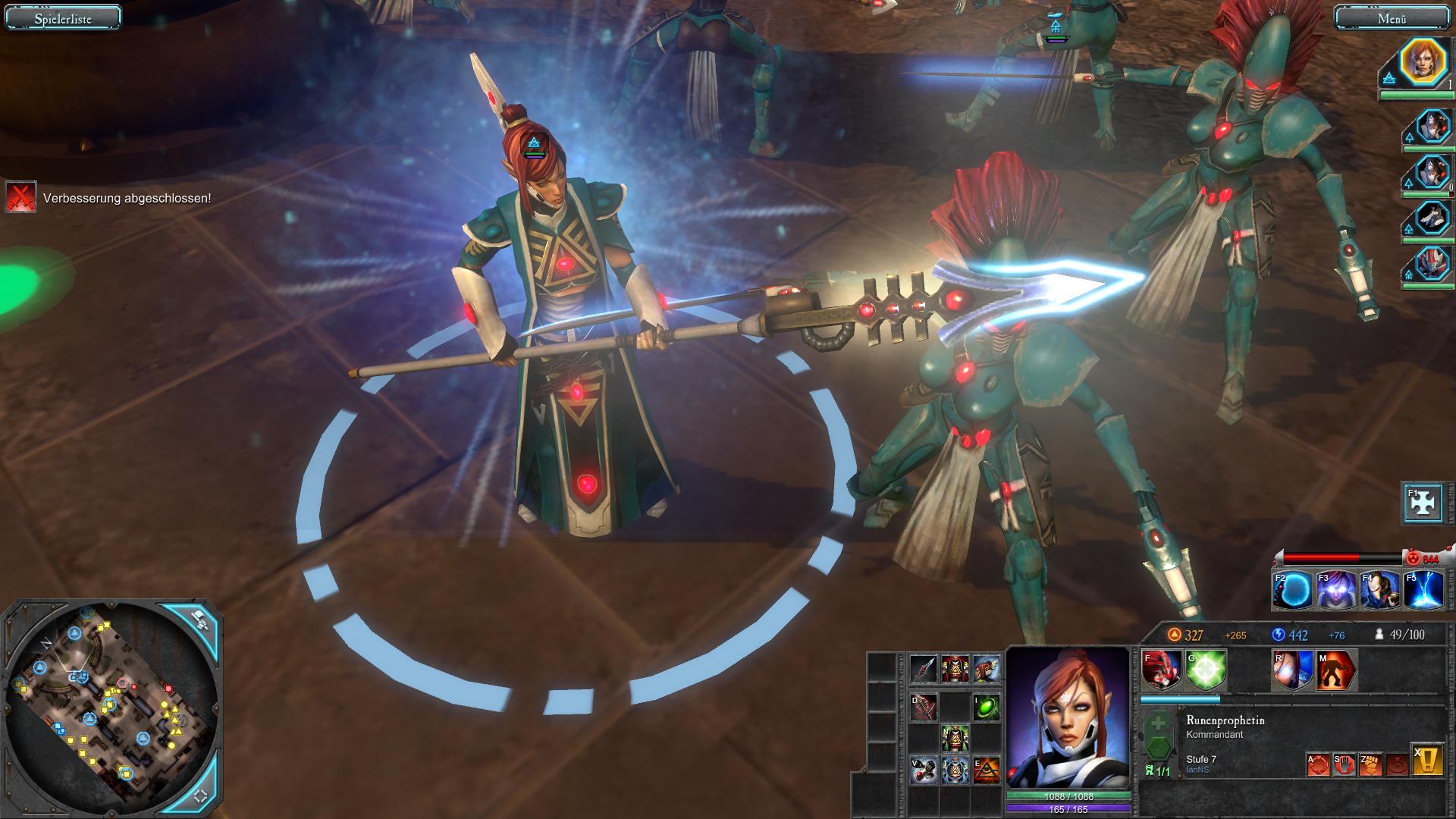Click the green gem I item slot
This screenshot has height=819, width=1456.
[986, 708]
